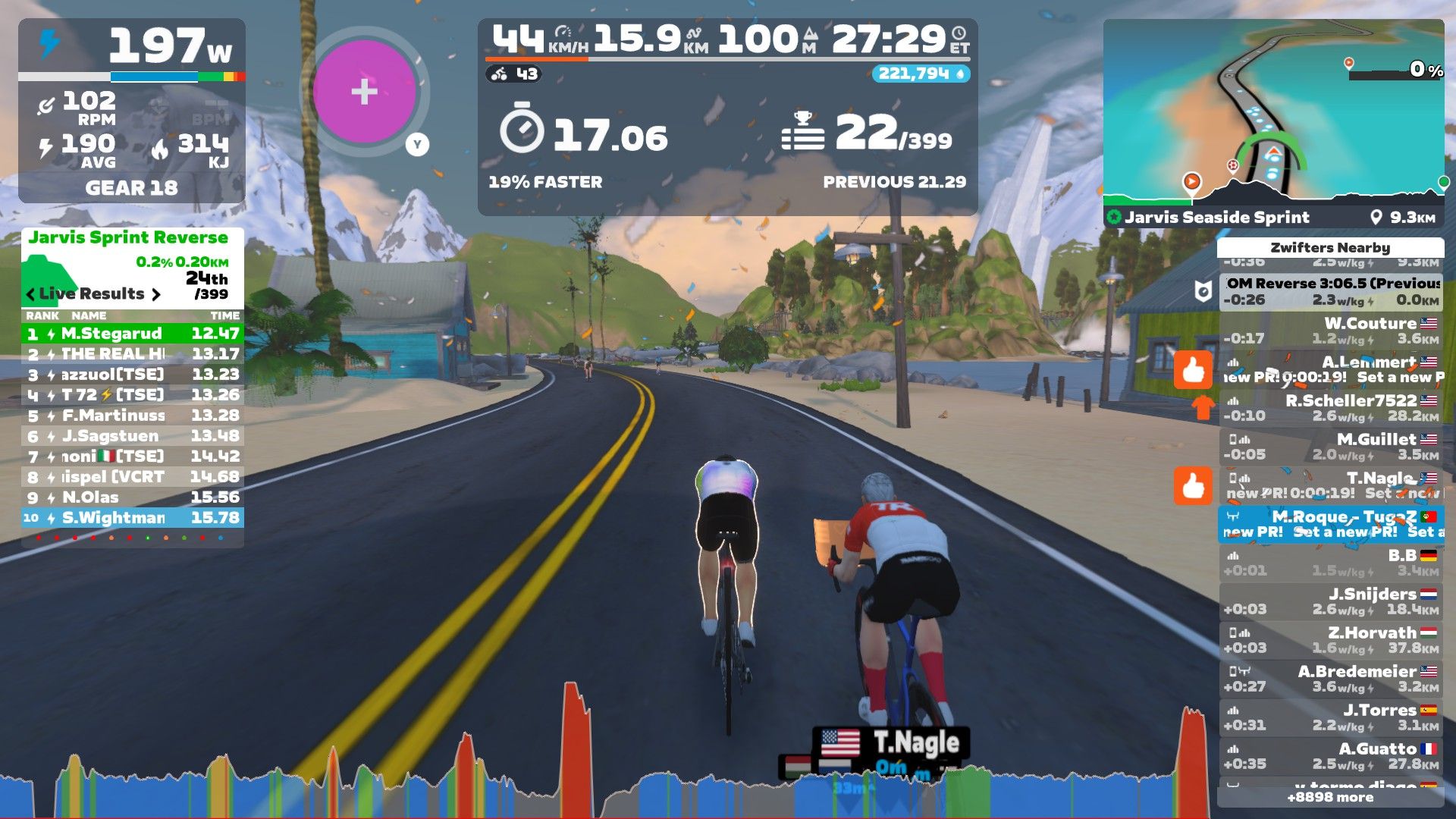Select F.Martinuss leaderboard entry
This screenshot has width=1456, height=819.
tap(132, 416)
